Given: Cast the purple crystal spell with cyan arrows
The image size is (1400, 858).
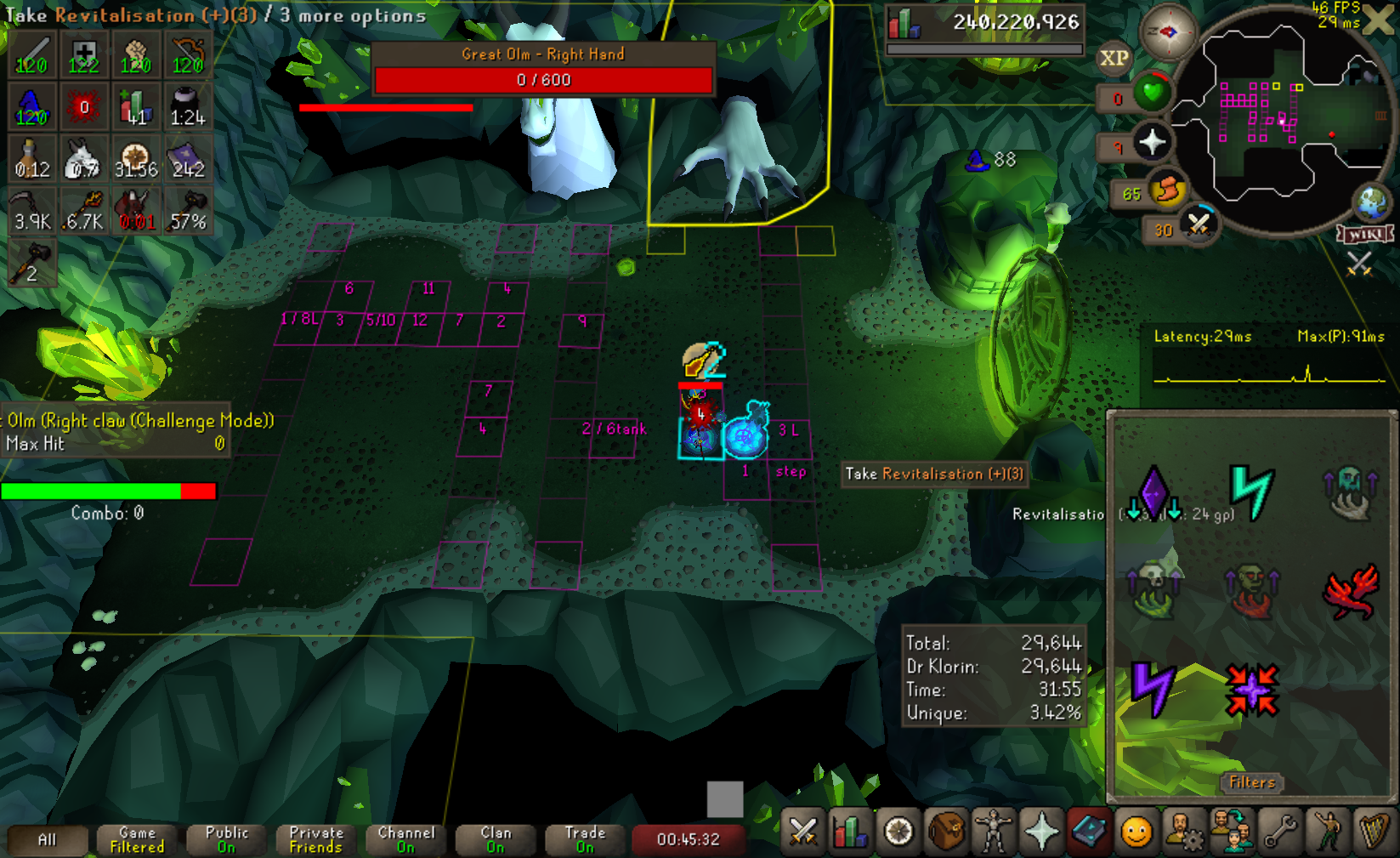Looking at the screenshot, I should (x=1153, y=493).
